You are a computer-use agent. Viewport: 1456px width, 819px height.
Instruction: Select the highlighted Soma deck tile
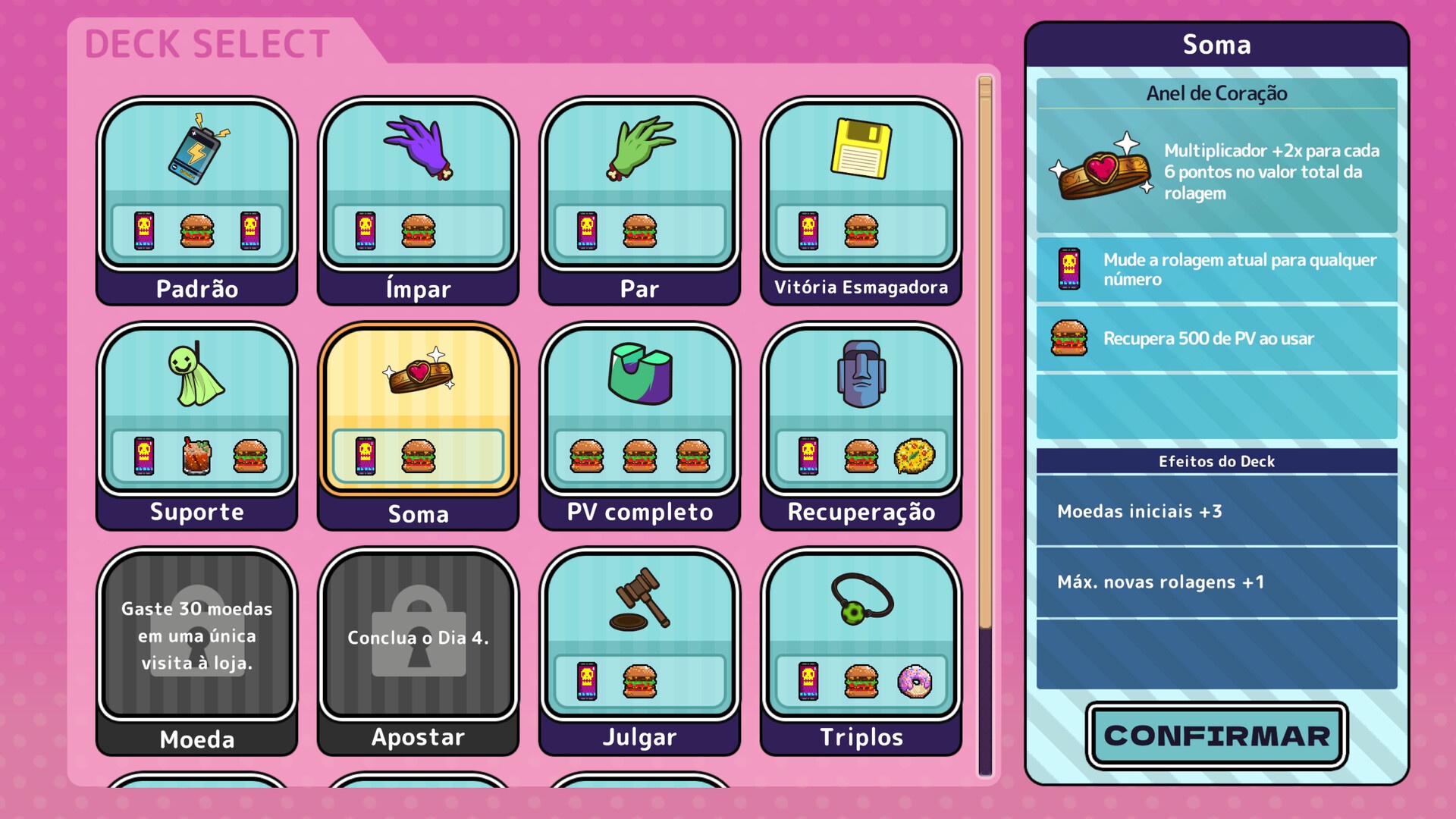pyautogui.click(x=419, y=425)
